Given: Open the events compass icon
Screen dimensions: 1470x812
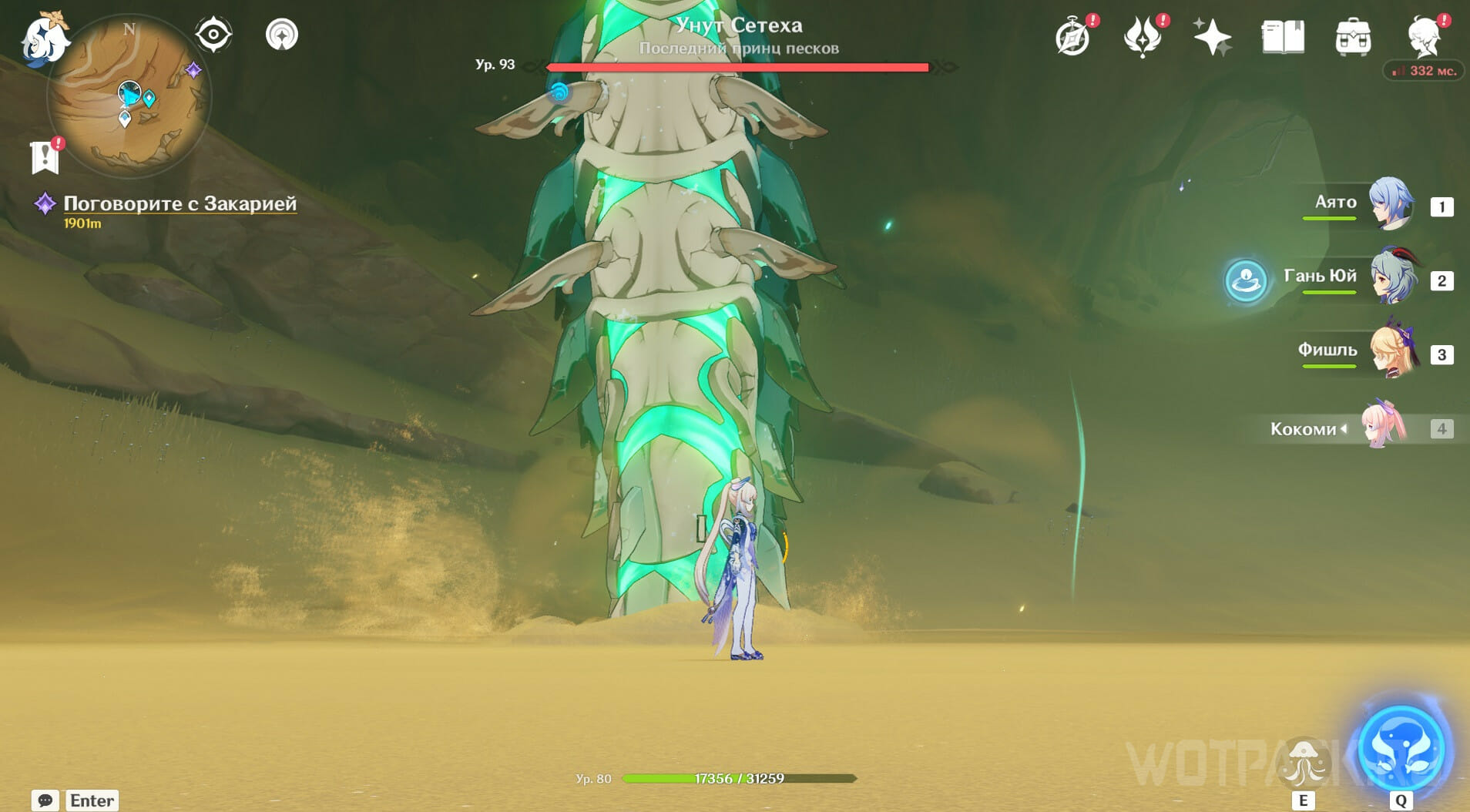Looking at the screenshot, I should pos(1073,37).
